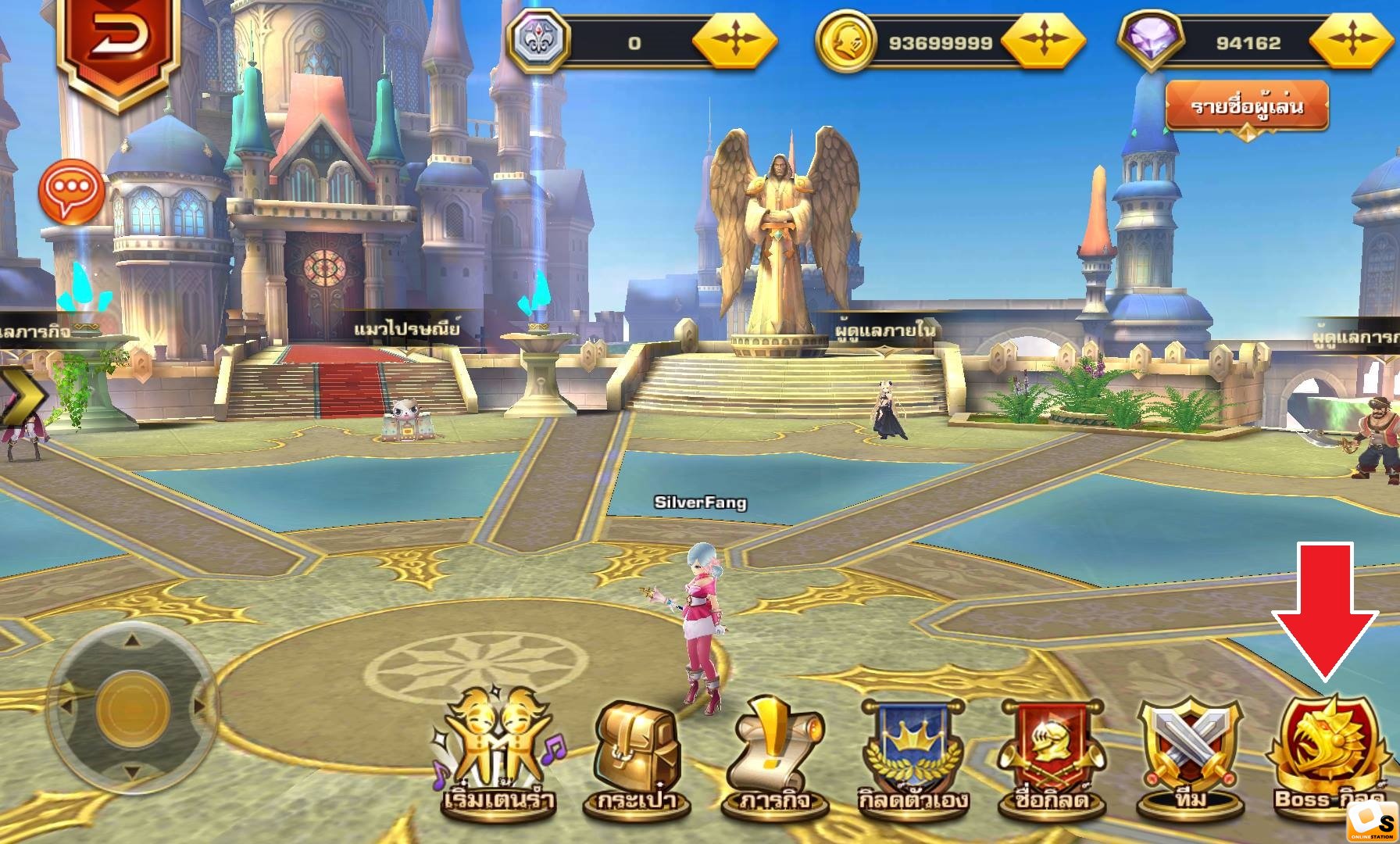Screen dimensions: 1400x844
Task: Open the bag (กระเป๋า)
Action: coord(633,757)
